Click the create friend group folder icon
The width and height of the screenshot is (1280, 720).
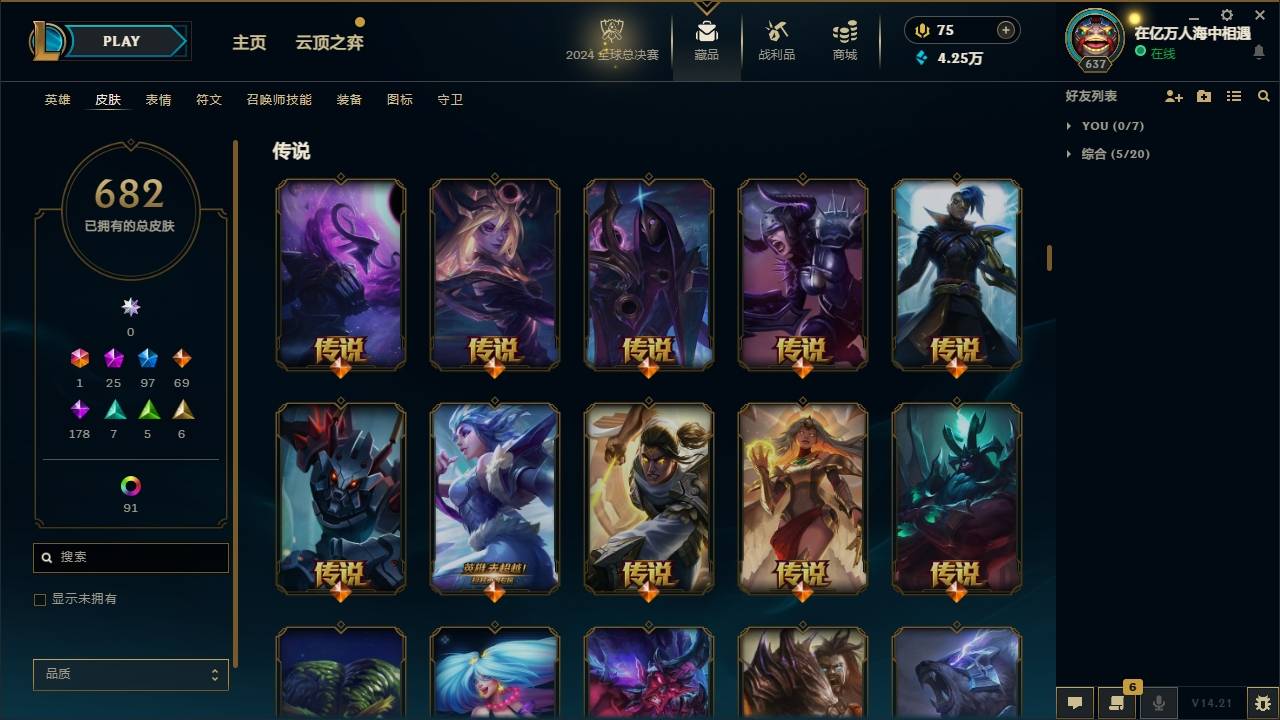[1203, 96]
